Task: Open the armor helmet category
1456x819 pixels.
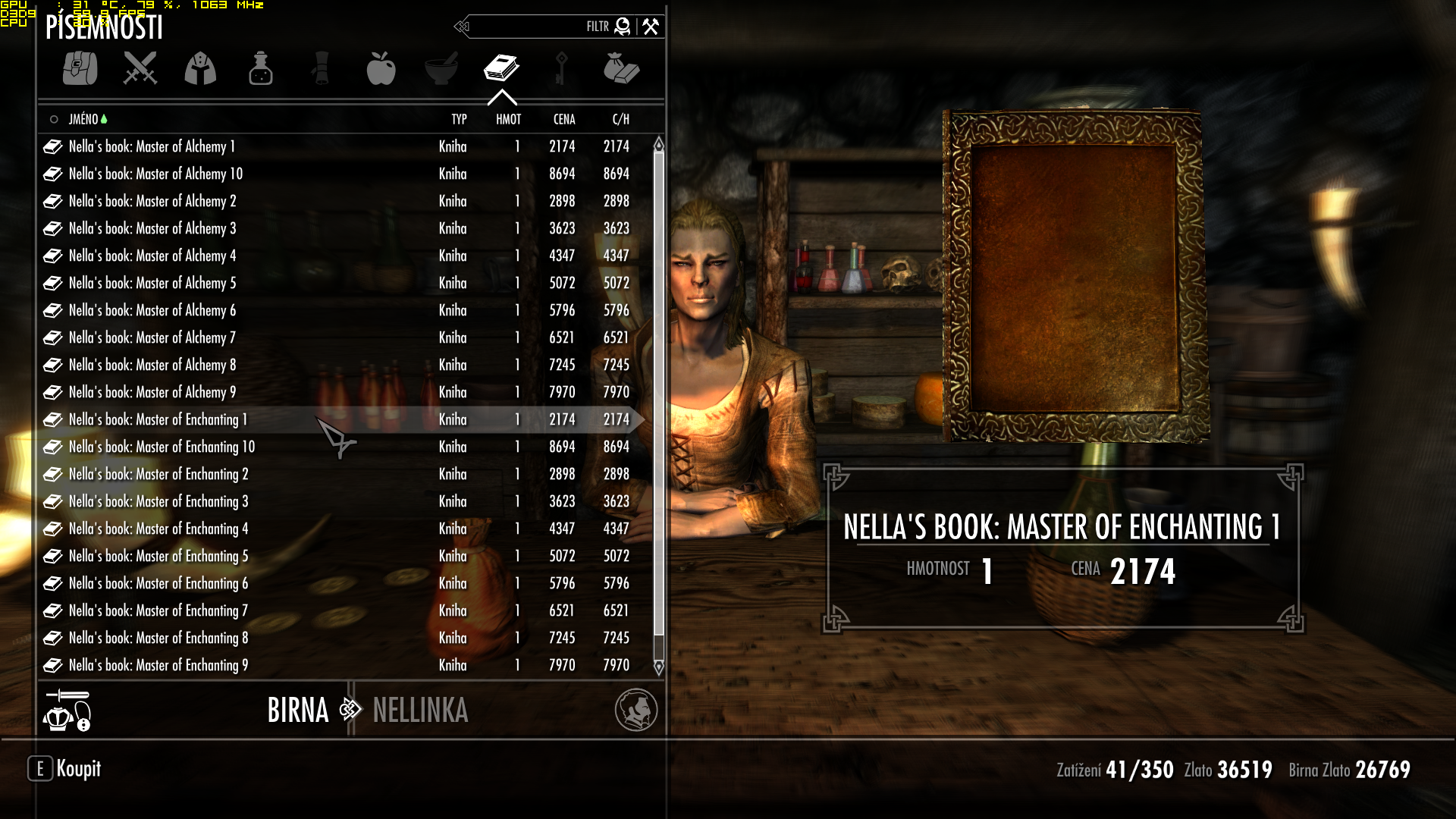Action: pyautogui.click(x=200, y=68)
